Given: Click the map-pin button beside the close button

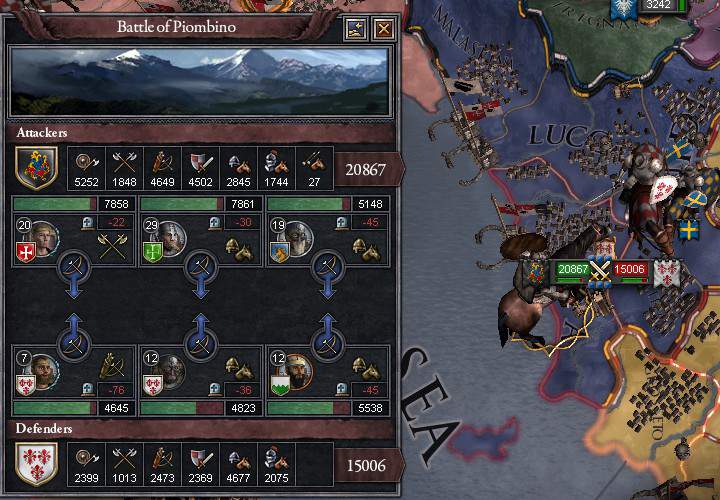Looking at the screenshot, I should [x=356, y=29].
